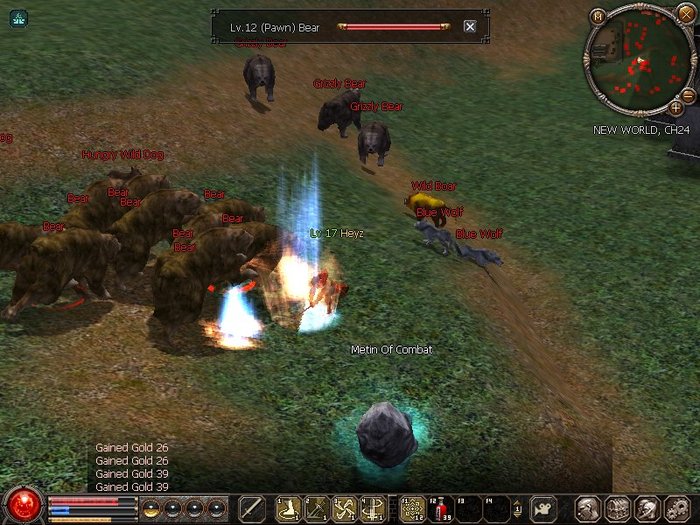Click the red dragon orb emblem
The image size is (700, 525).
point(22,505)
